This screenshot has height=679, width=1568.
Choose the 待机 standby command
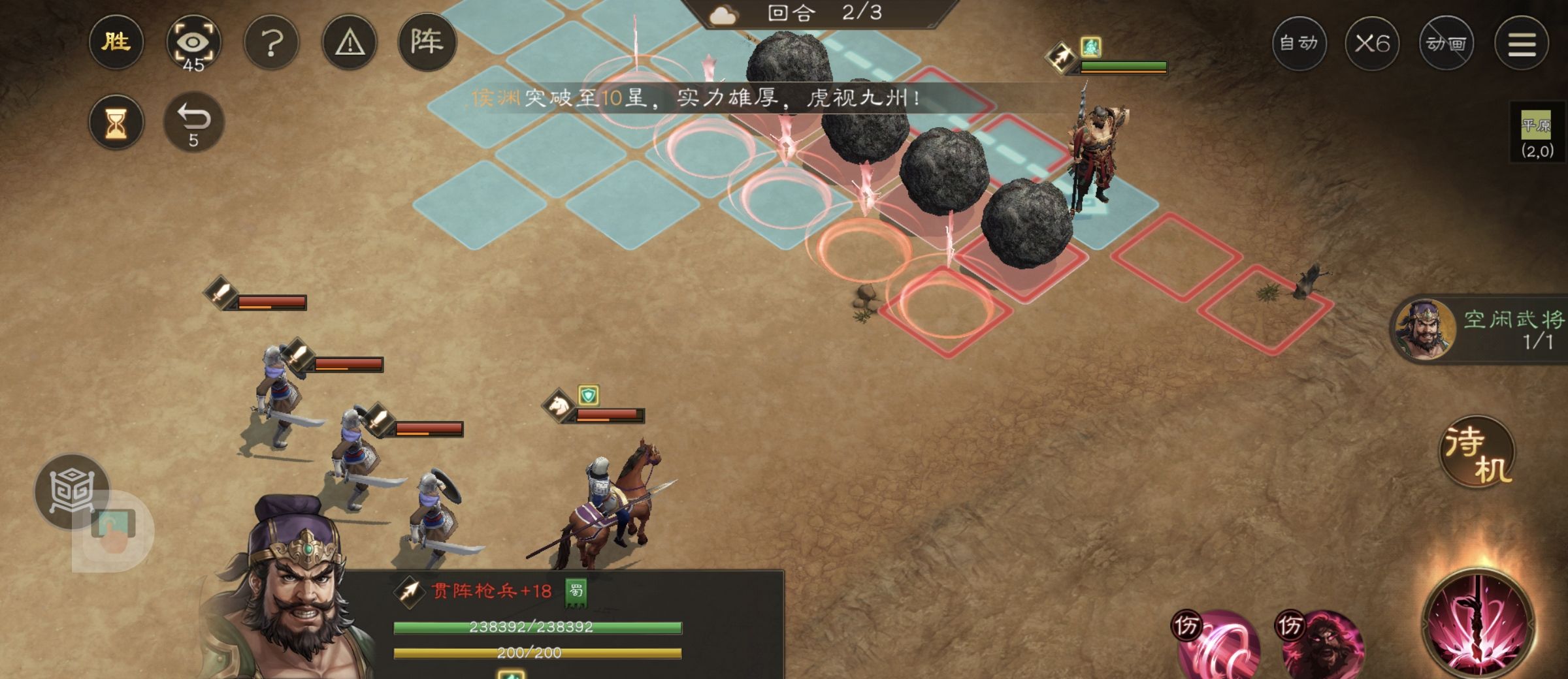click(1478, 452)
